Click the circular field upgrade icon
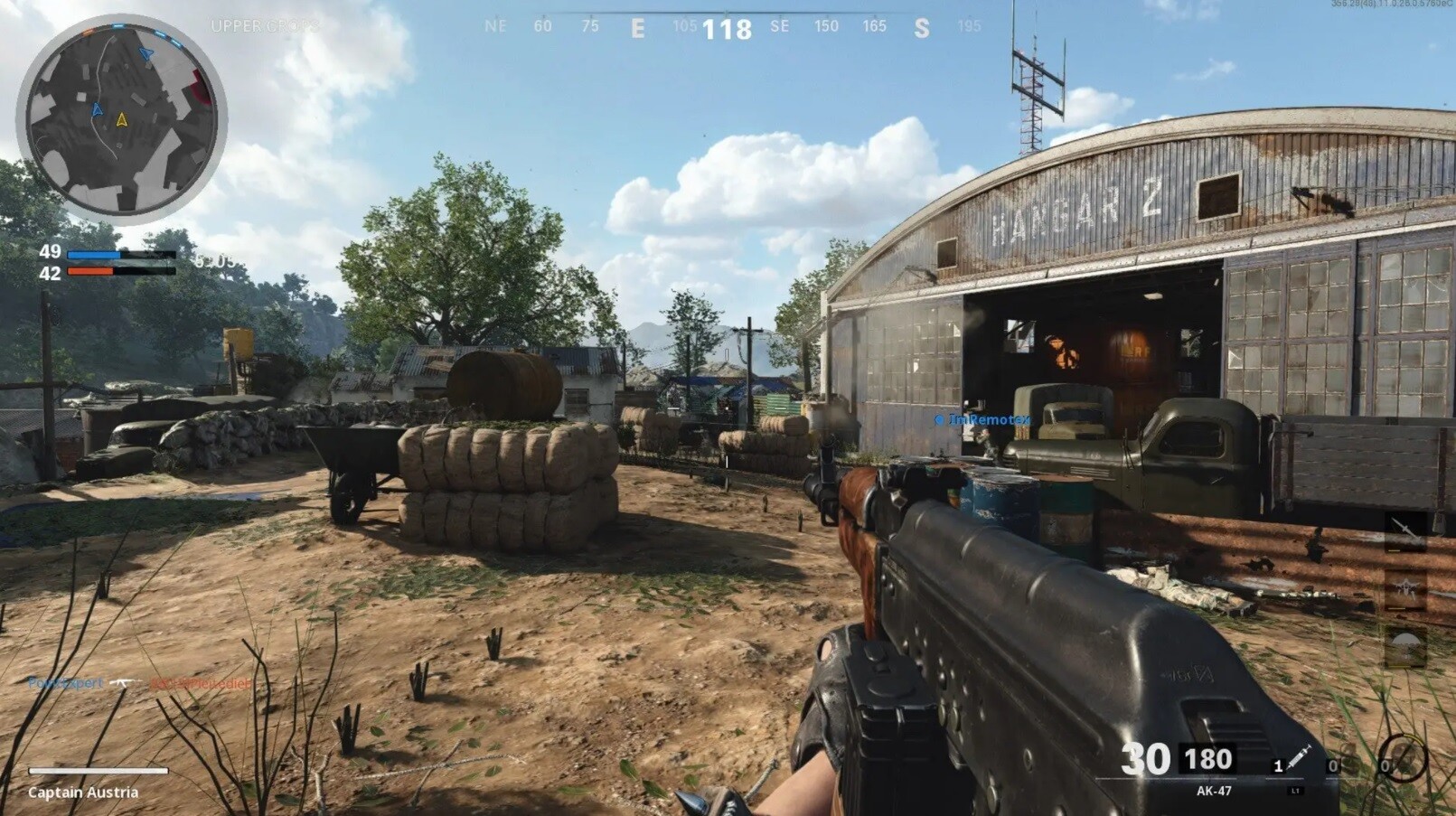 [x=1402, y=757]
